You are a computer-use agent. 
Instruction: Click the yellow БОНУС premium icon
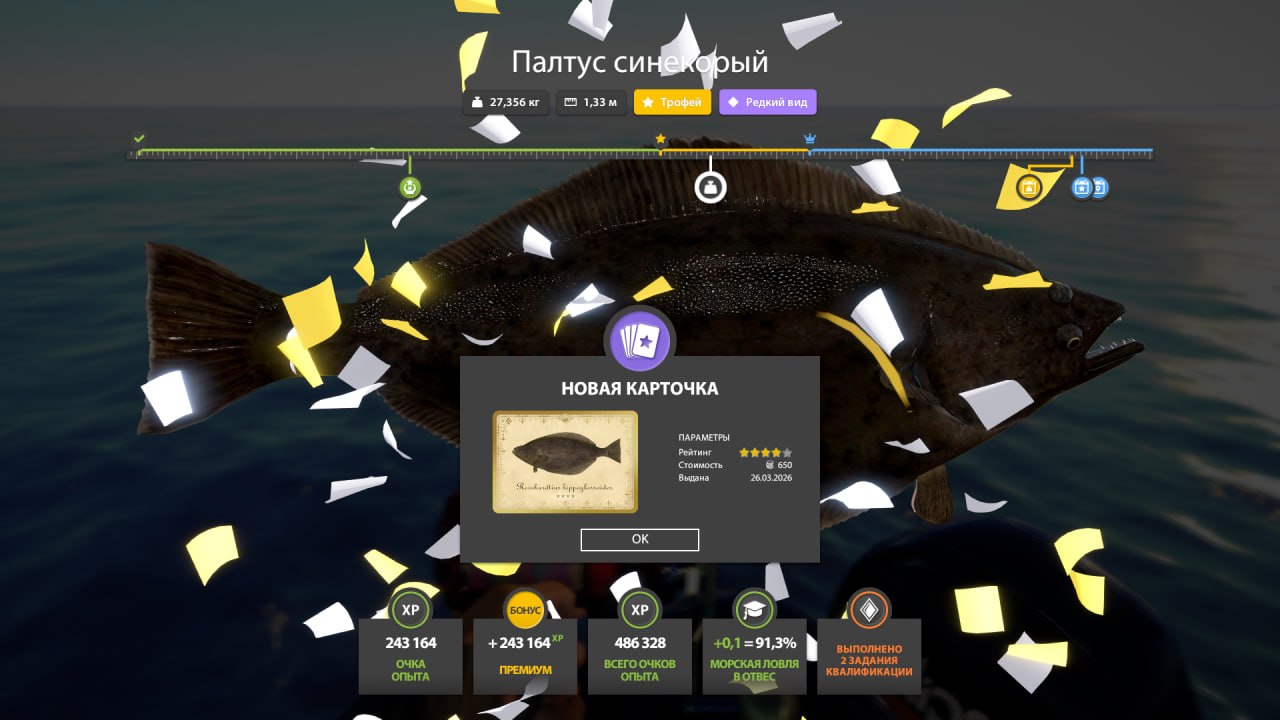click(524, 610)
